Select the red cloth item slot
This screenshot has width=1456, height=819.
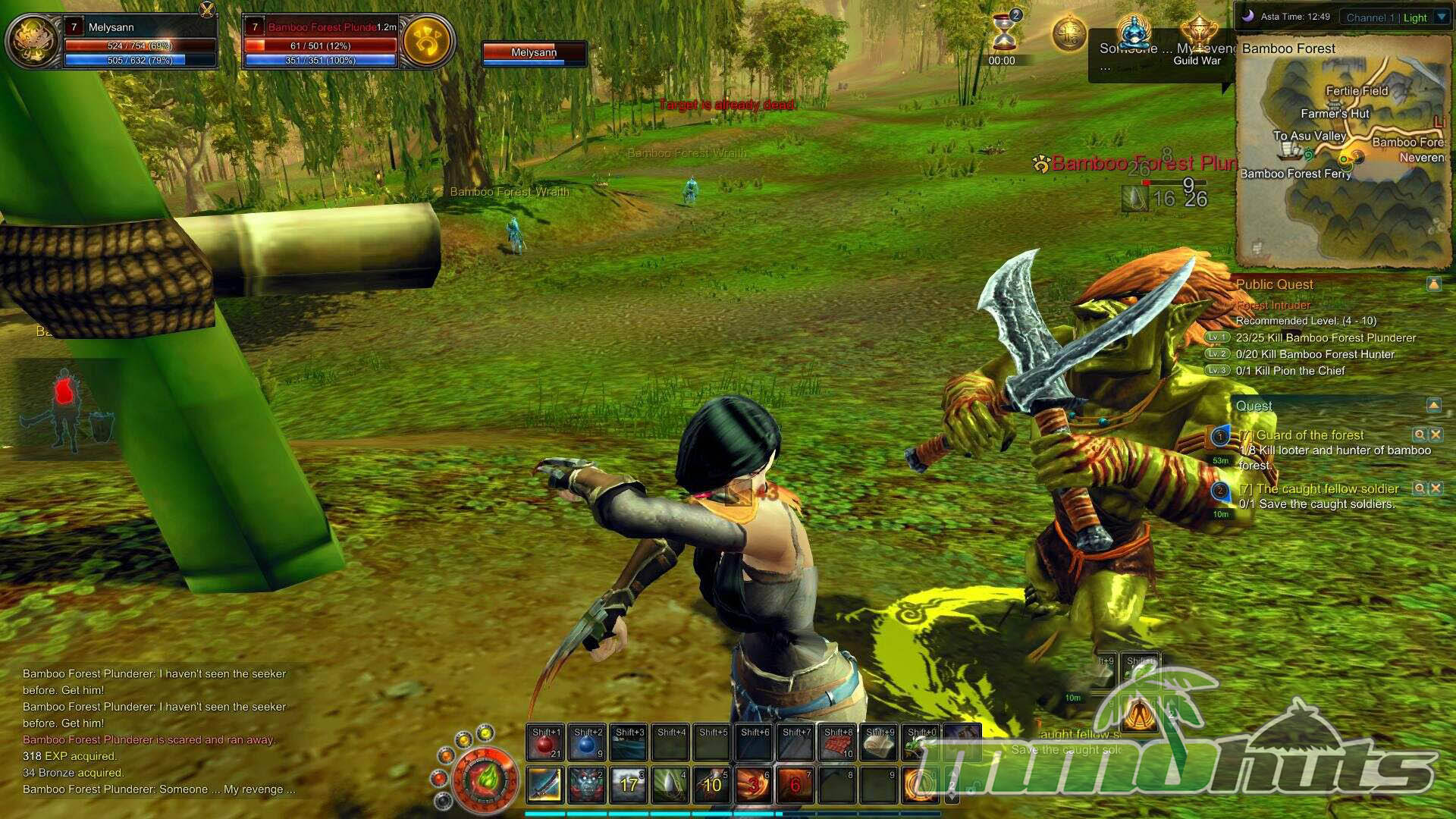coord(838,742)
